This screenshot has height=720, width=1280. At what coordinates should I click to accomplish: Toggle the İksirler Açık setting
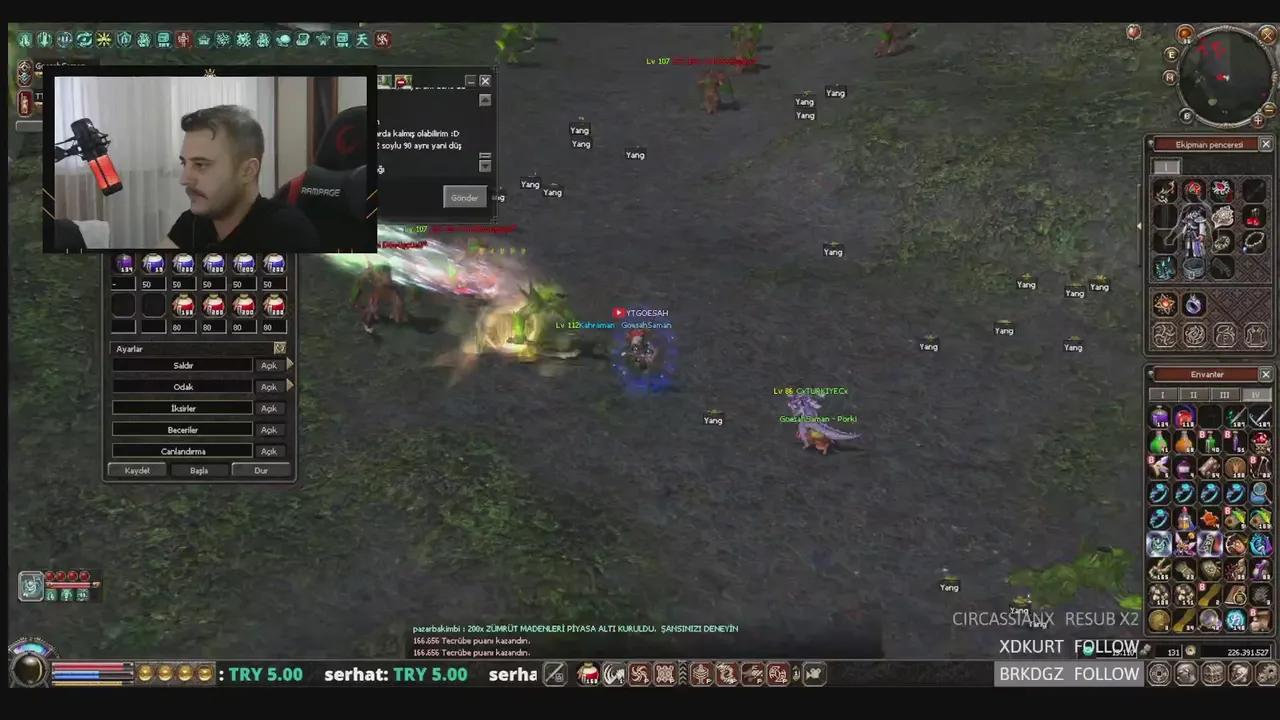pyautogui.click(x=268, y=408)
